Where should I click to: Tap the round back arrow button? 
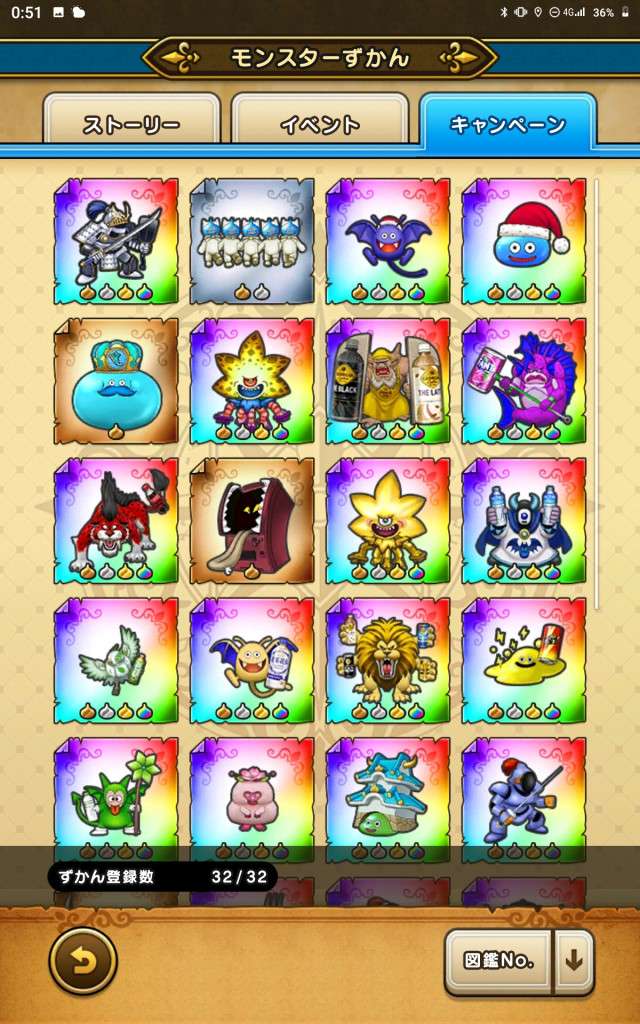[83, 961]
